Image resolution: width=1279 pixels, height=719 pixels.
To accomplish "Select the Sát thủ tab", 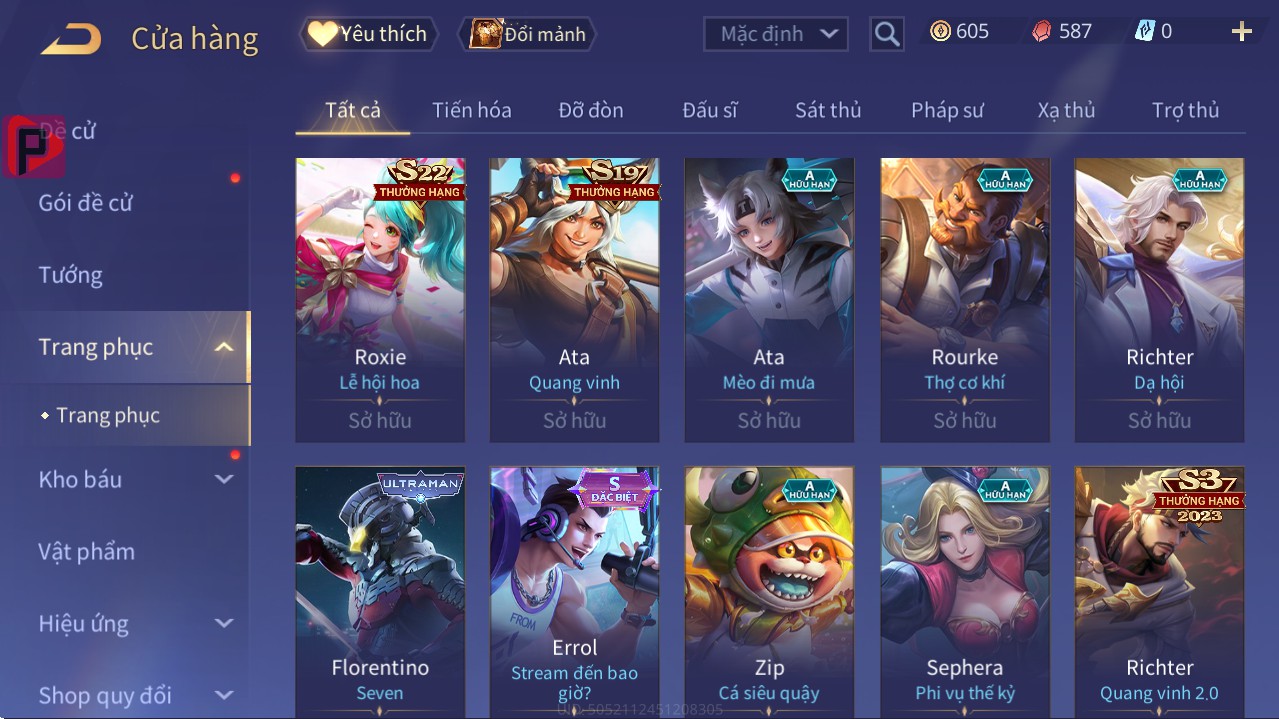I will coord(827,110).
